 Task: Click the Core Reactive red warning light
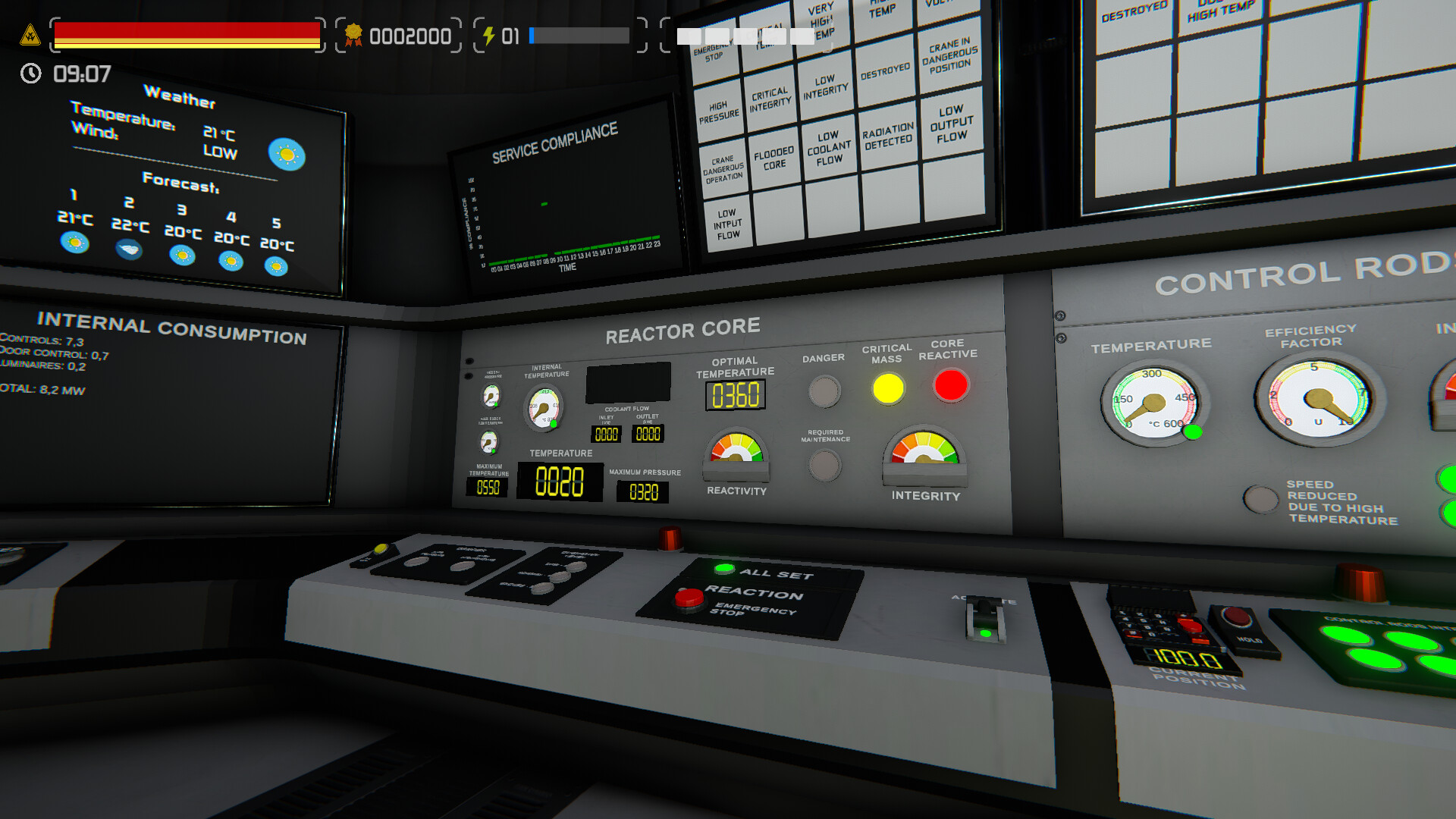pos(950,385)
